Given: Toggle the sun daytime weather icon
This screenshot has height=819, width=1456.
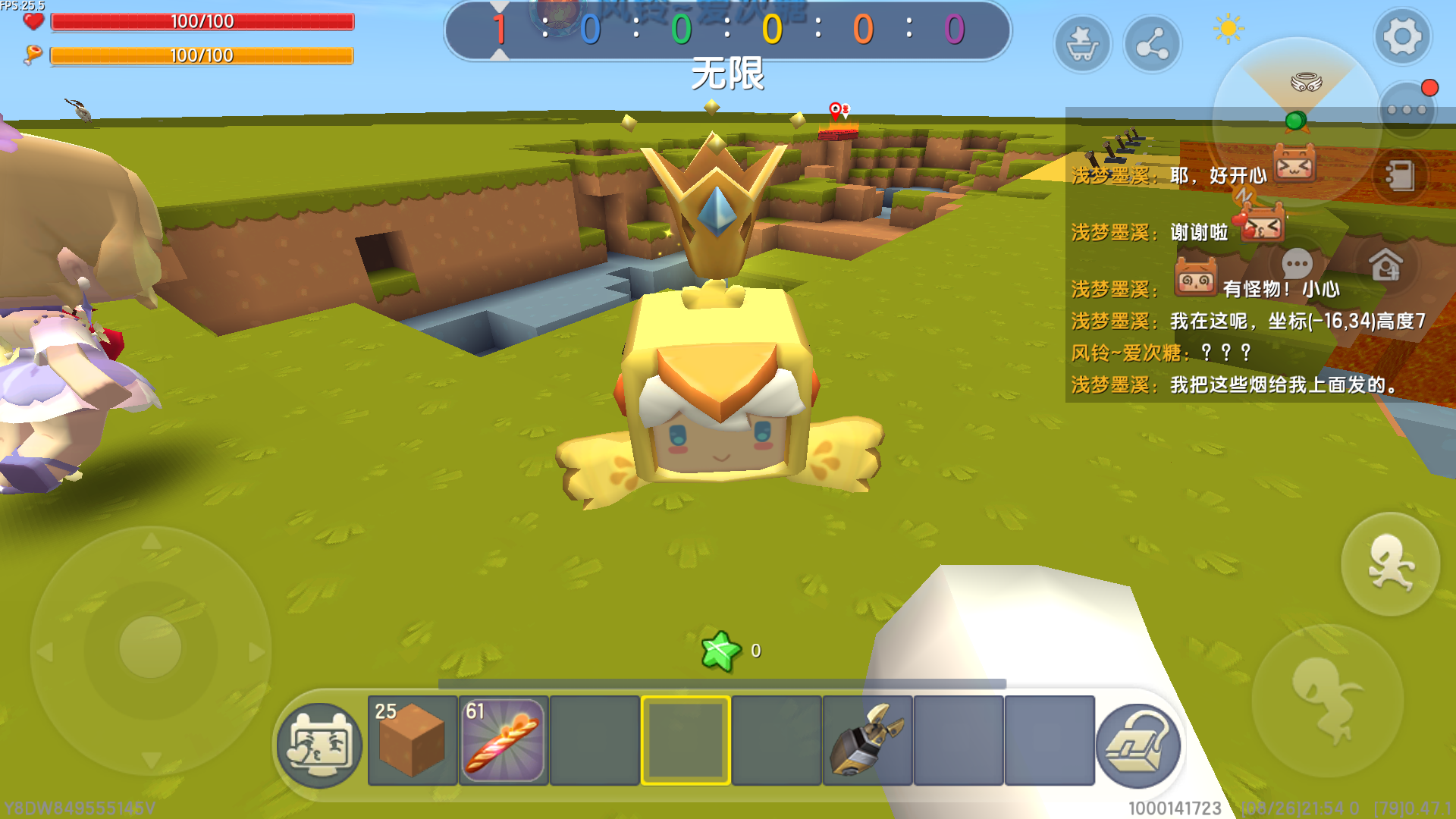Looking at the screenshot, I should (x=1228, y=30).
